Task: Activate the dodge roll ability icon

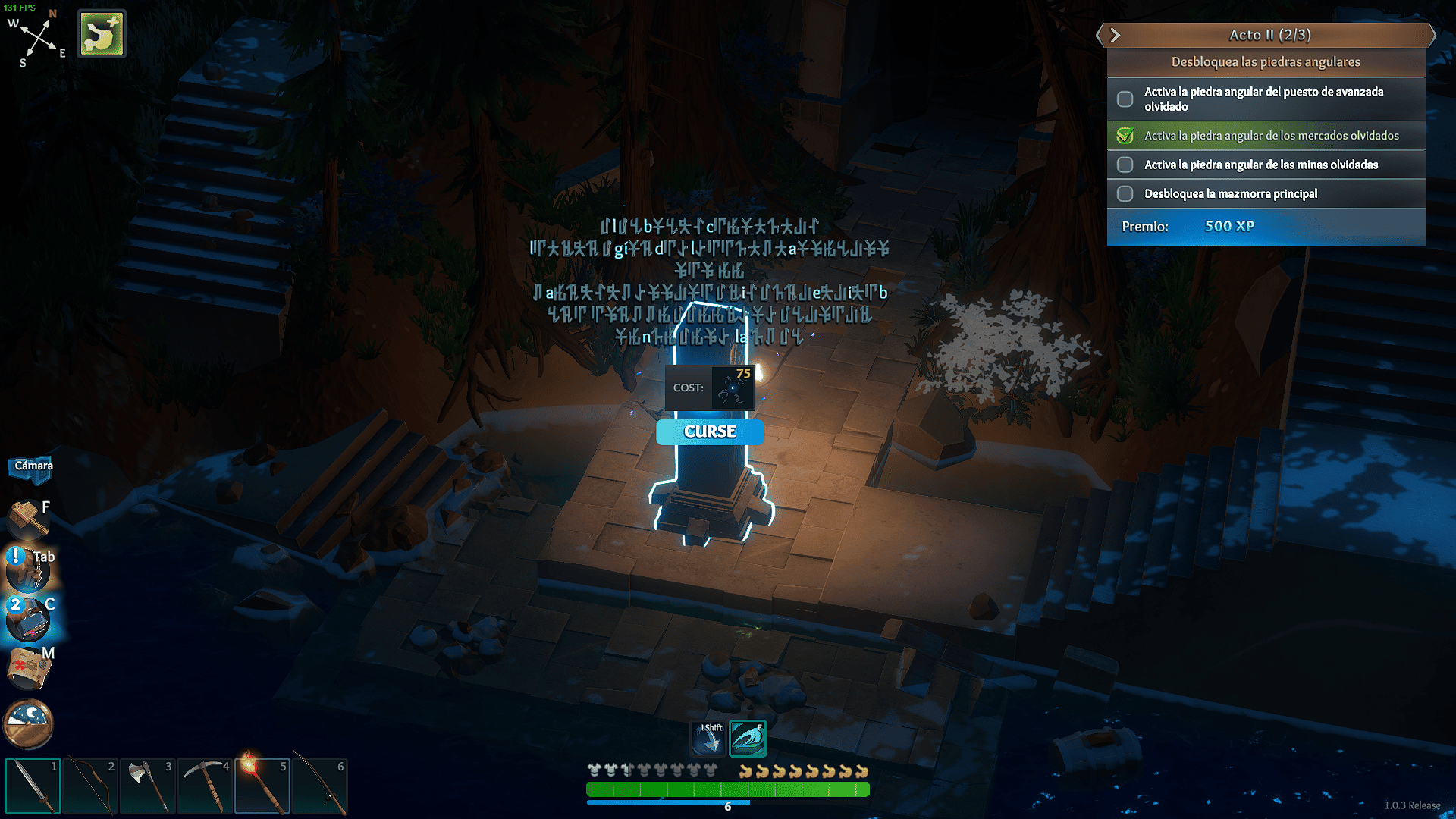Action: pos(708,739)
